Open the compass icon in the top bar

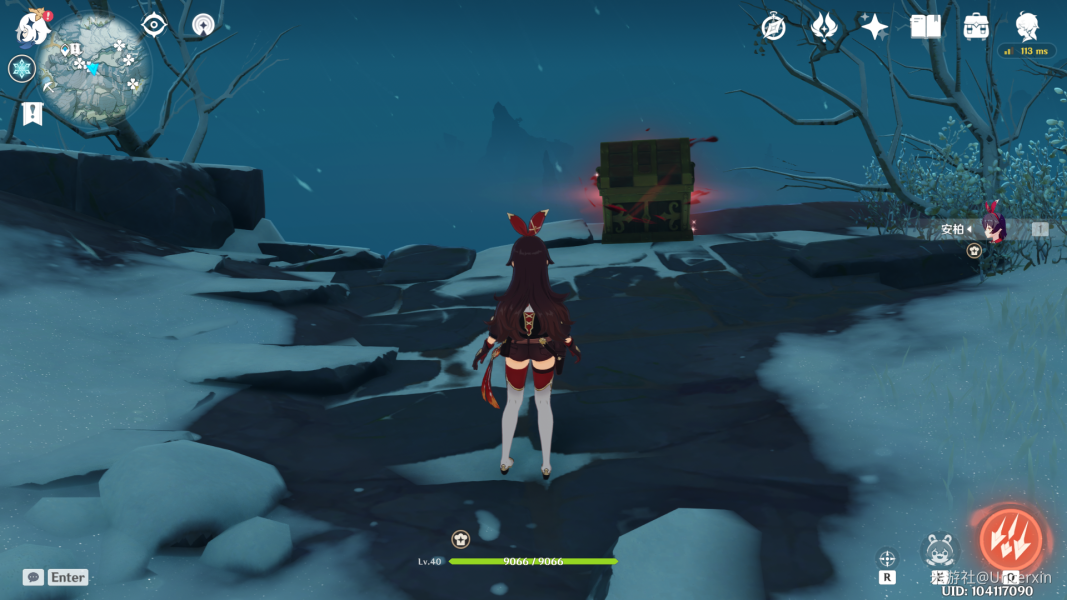pyautogui.click(x=773, y=27)
